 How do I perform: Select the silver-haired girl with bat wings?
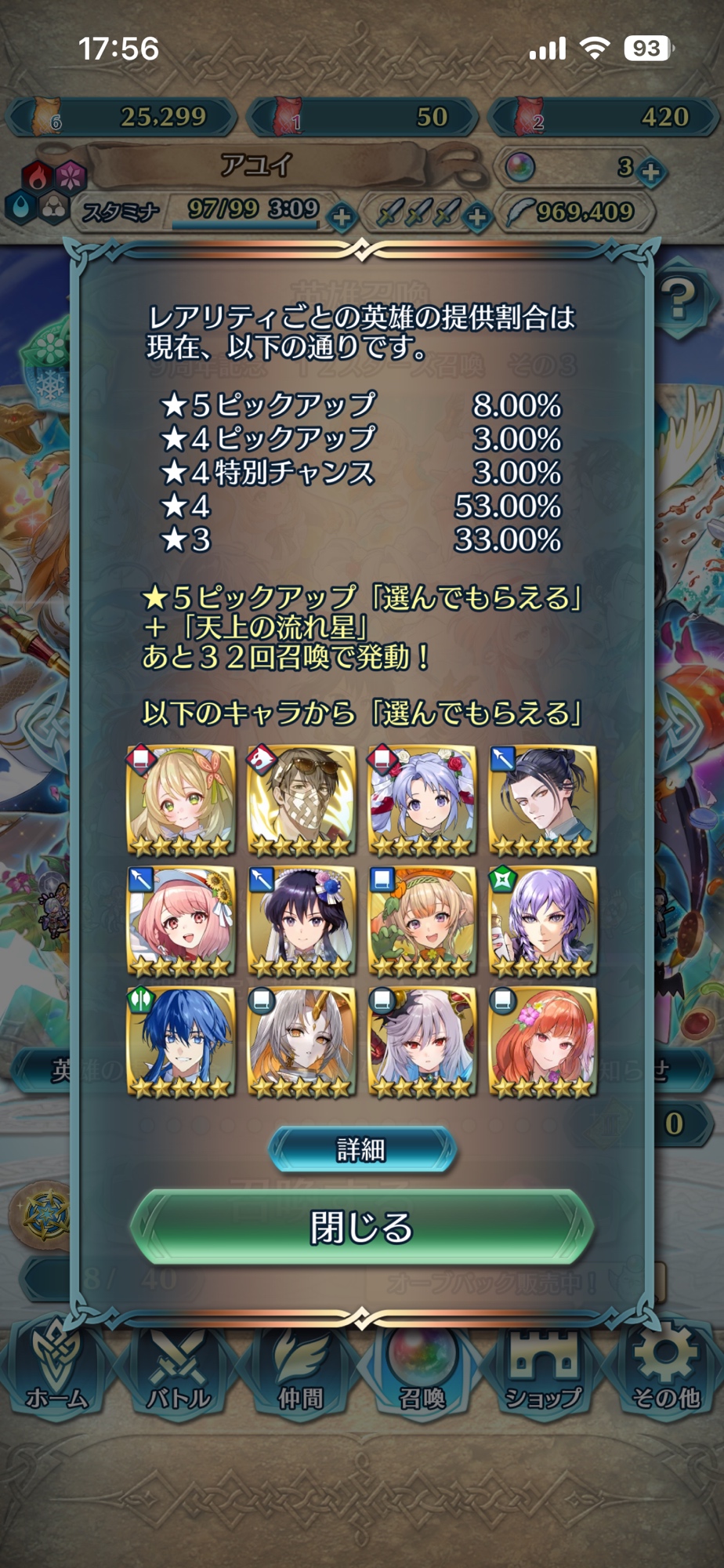422,1042
